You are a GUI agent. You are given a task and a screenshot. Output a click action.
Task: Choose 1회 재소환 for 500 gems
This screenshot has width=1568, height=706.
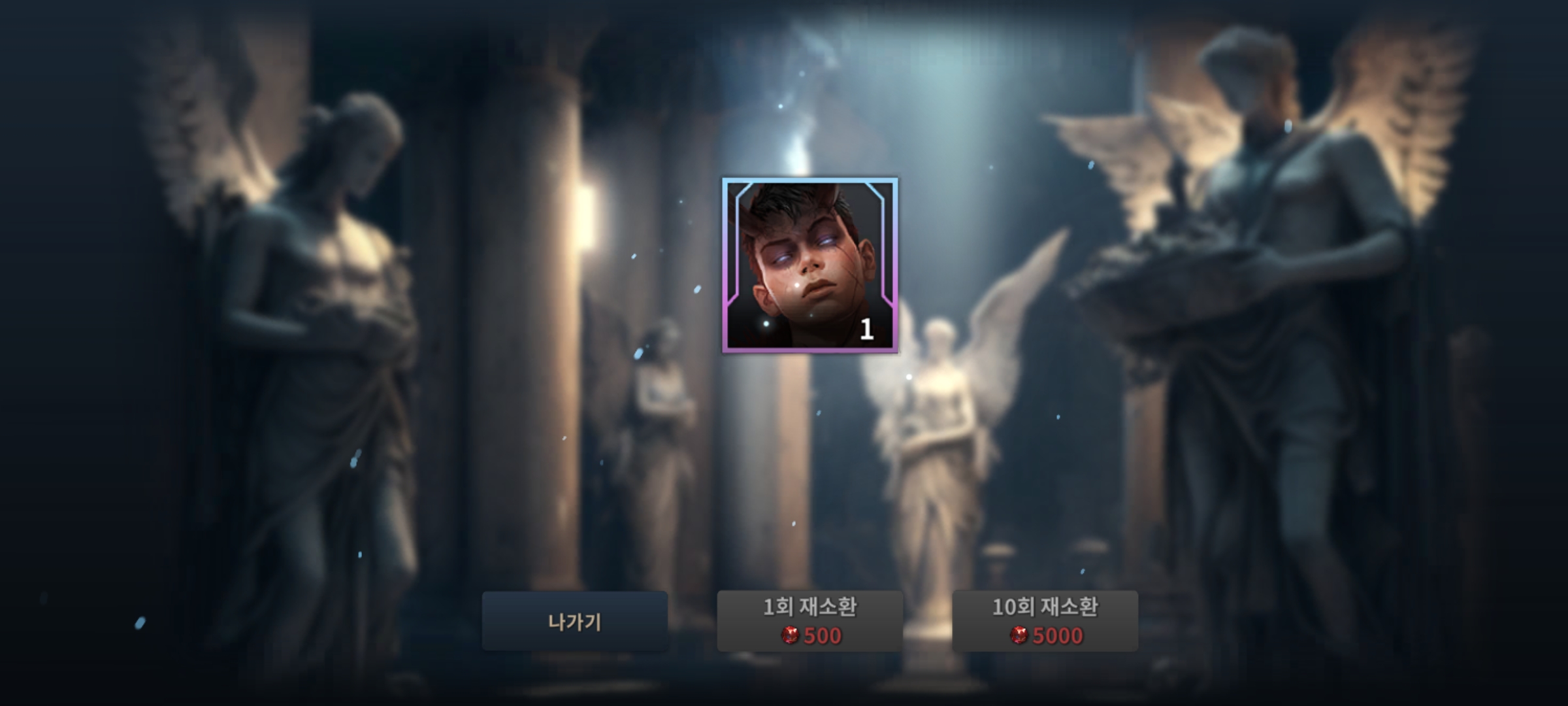(809, 621)
